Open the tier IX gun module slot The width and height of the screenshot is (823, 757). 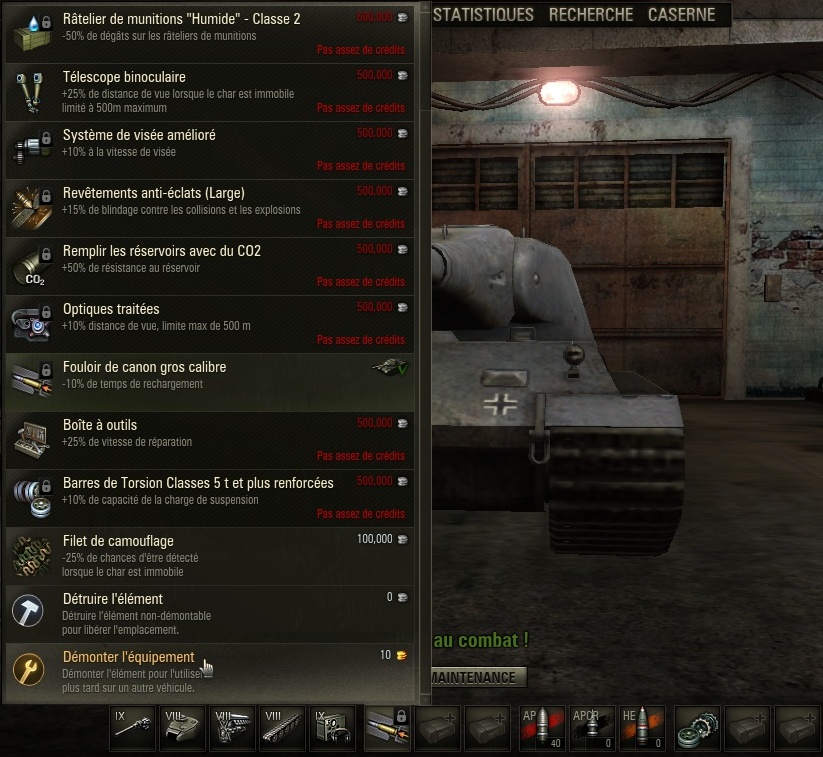coord(132,728)
